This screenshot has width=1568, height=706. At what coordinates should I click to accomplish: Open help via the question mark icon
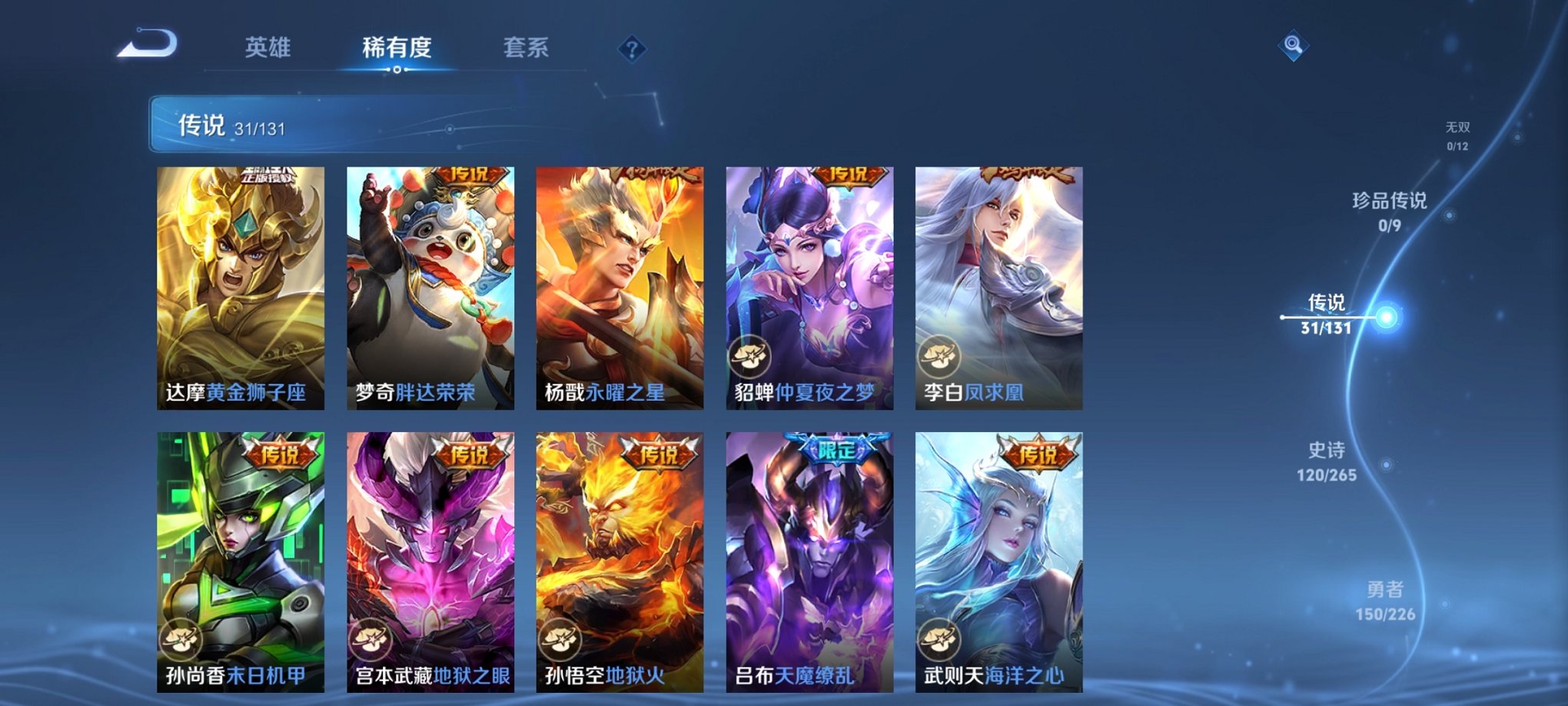click(632, 49)
